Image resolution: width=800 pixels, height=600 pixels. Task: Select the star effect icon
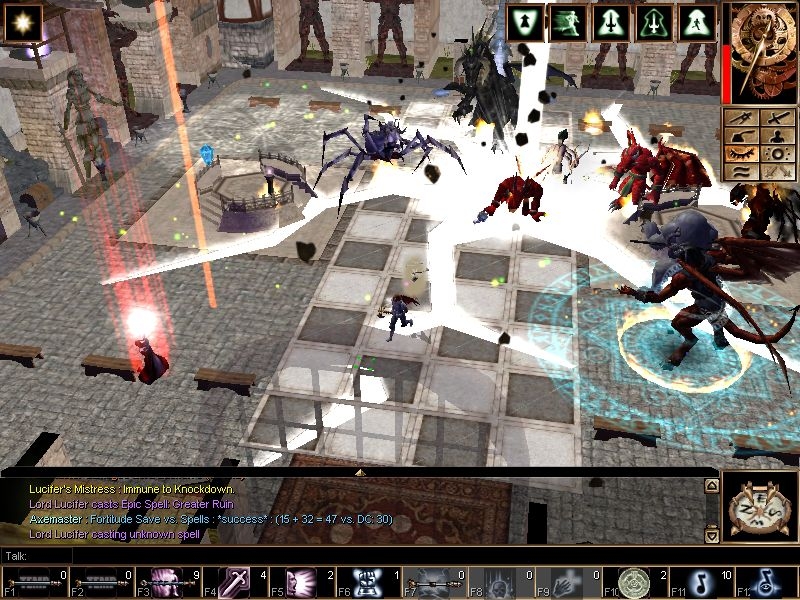20,22
